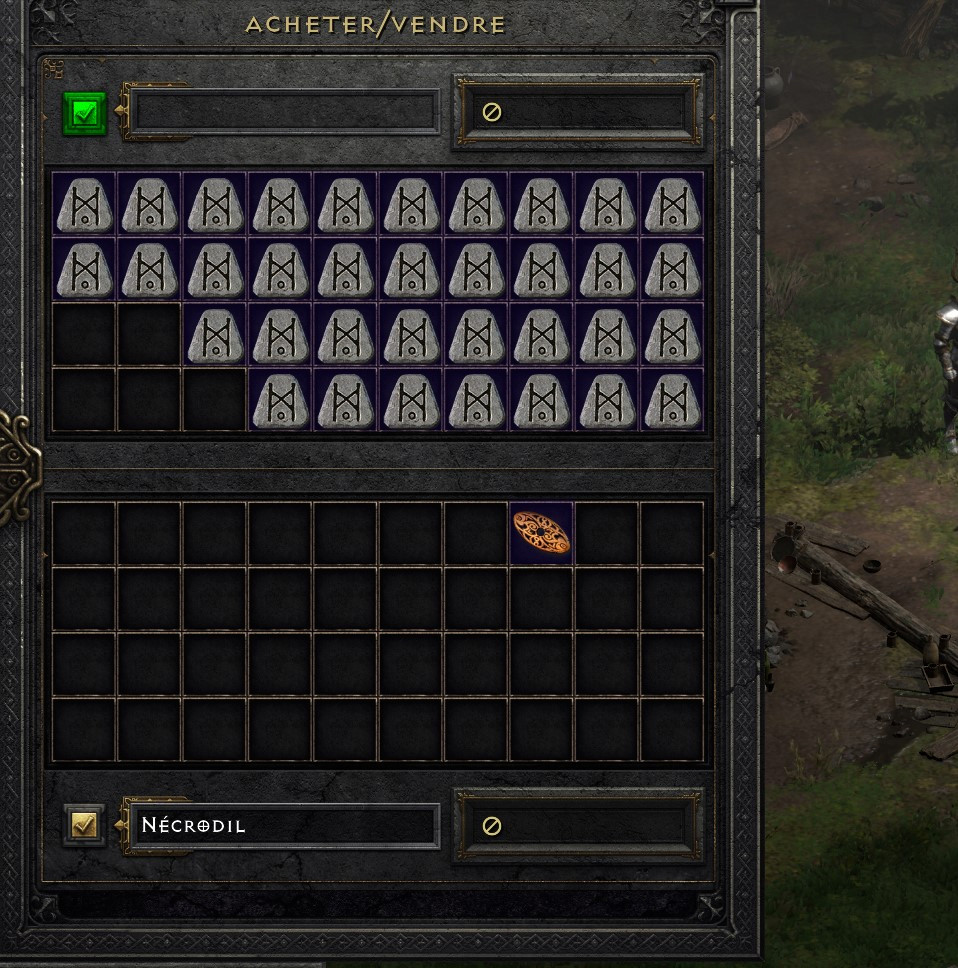Click the gold amount field next to Nécrodil
The height and width of the screenshot is (968, 958).
click(578, 826)
